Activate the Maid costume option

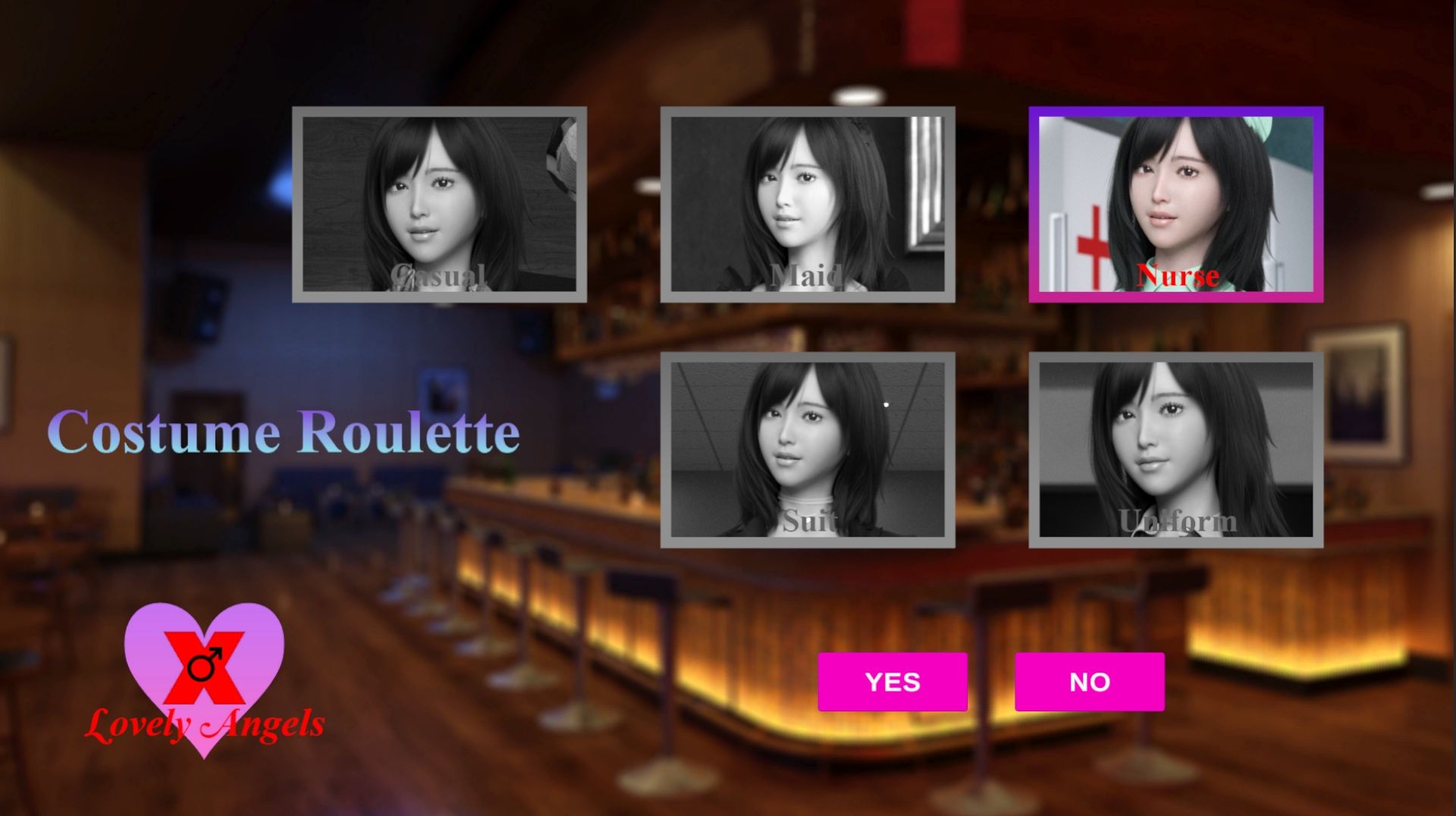point(808,205)
